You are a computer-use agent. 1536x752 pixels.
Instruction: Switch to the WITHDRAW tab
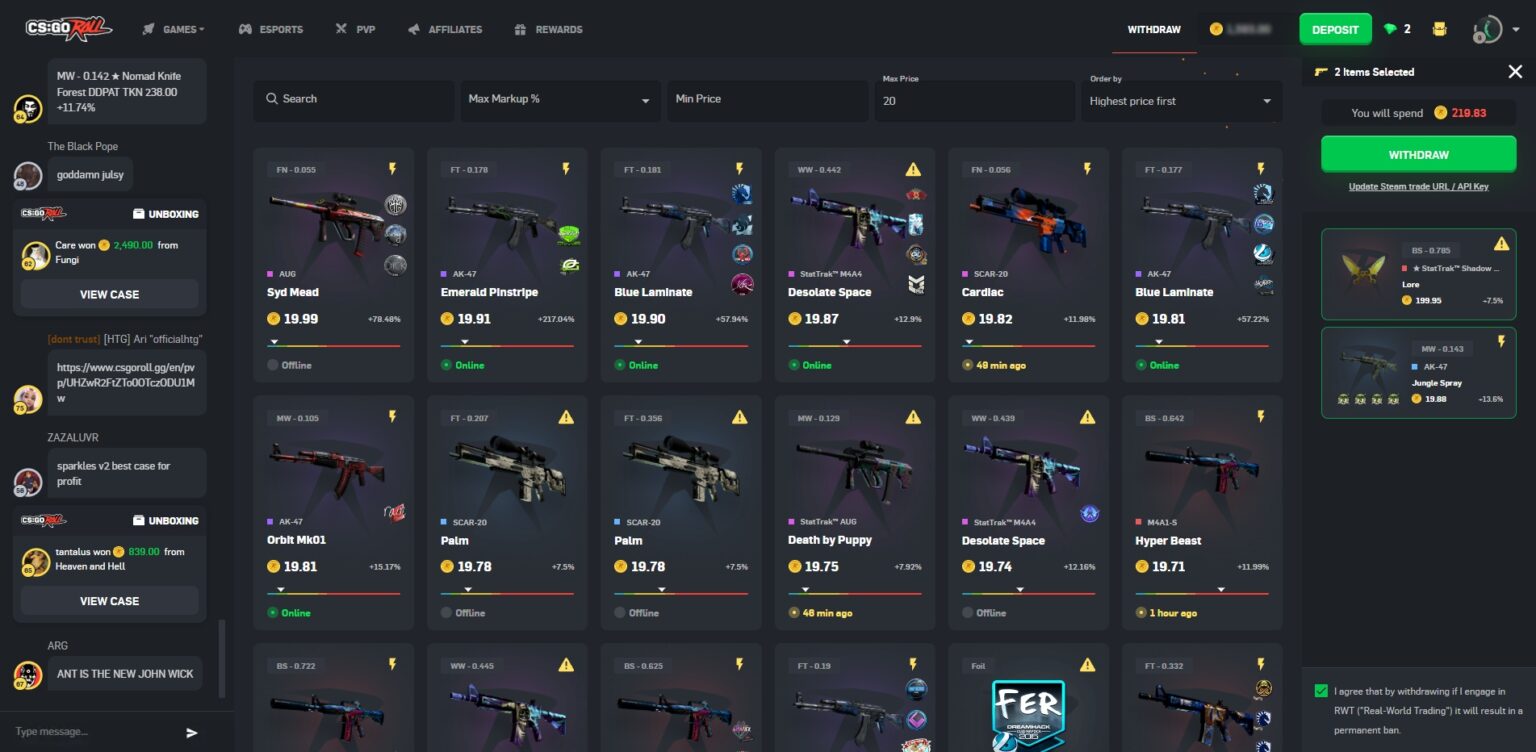[x=1152, y=29]
